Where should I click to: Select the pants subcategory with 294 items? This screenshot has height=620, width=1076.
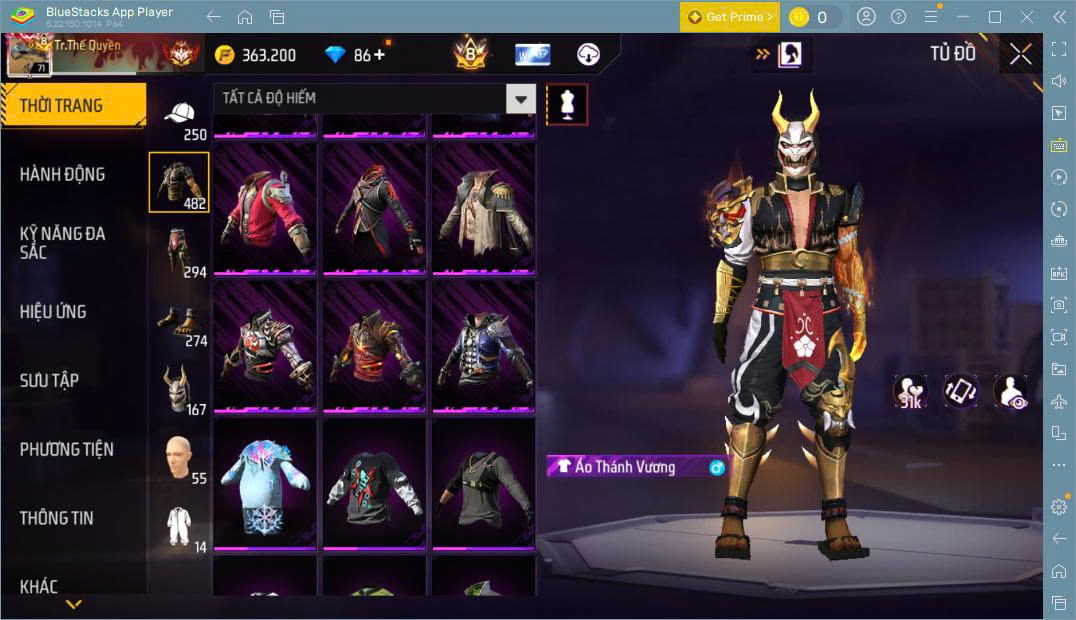point(179,252)
